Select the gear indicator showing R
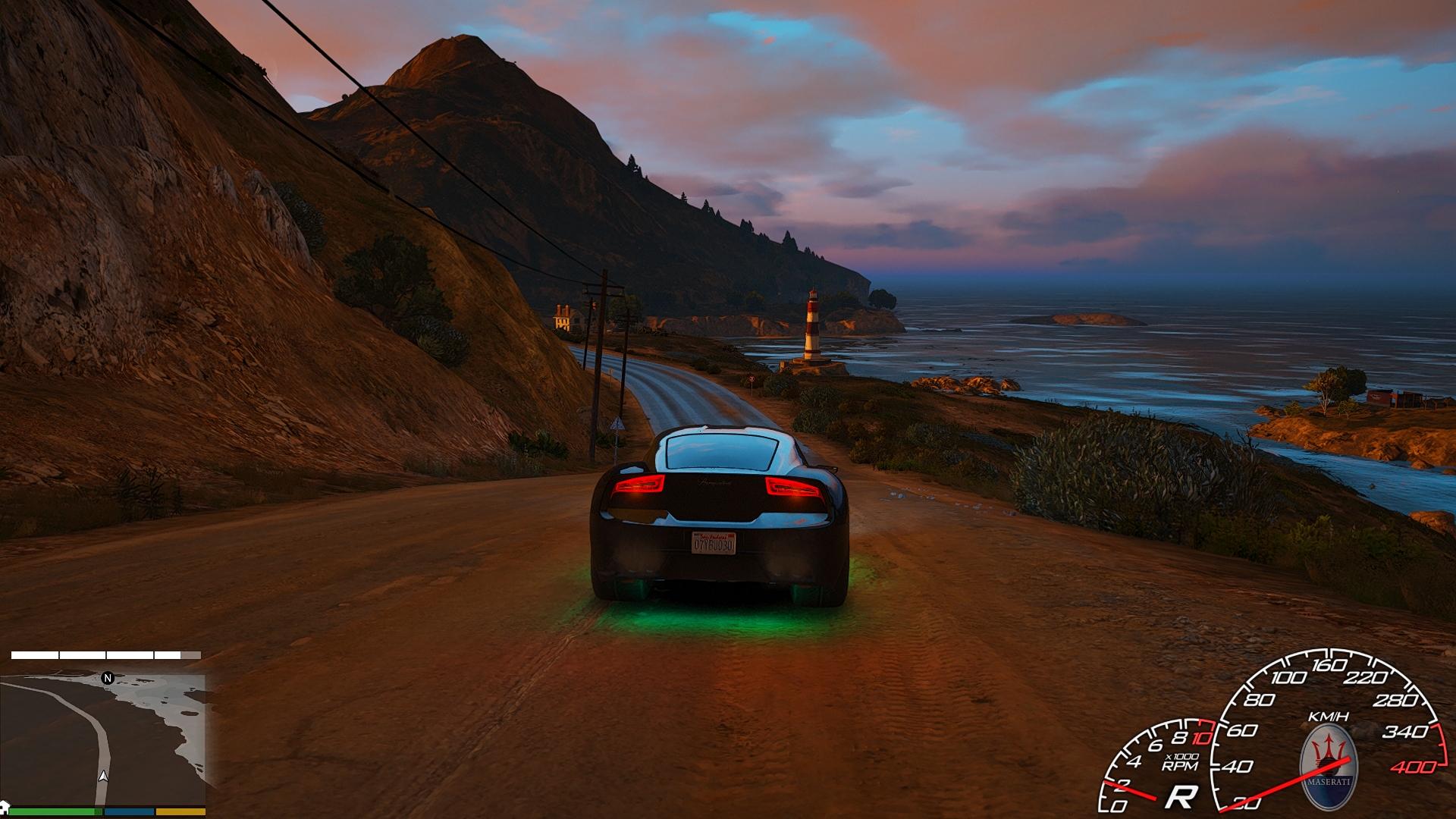This screenshot has width=1456, height=819. click(x=1183, y=795)
